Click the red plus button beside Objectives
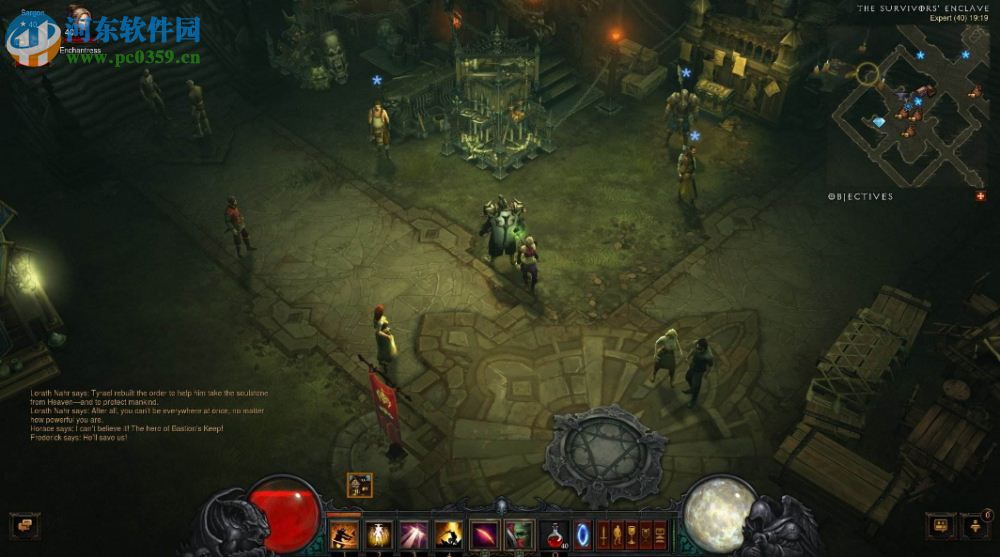The image size is (1000, 557). (x=979, y=196)
